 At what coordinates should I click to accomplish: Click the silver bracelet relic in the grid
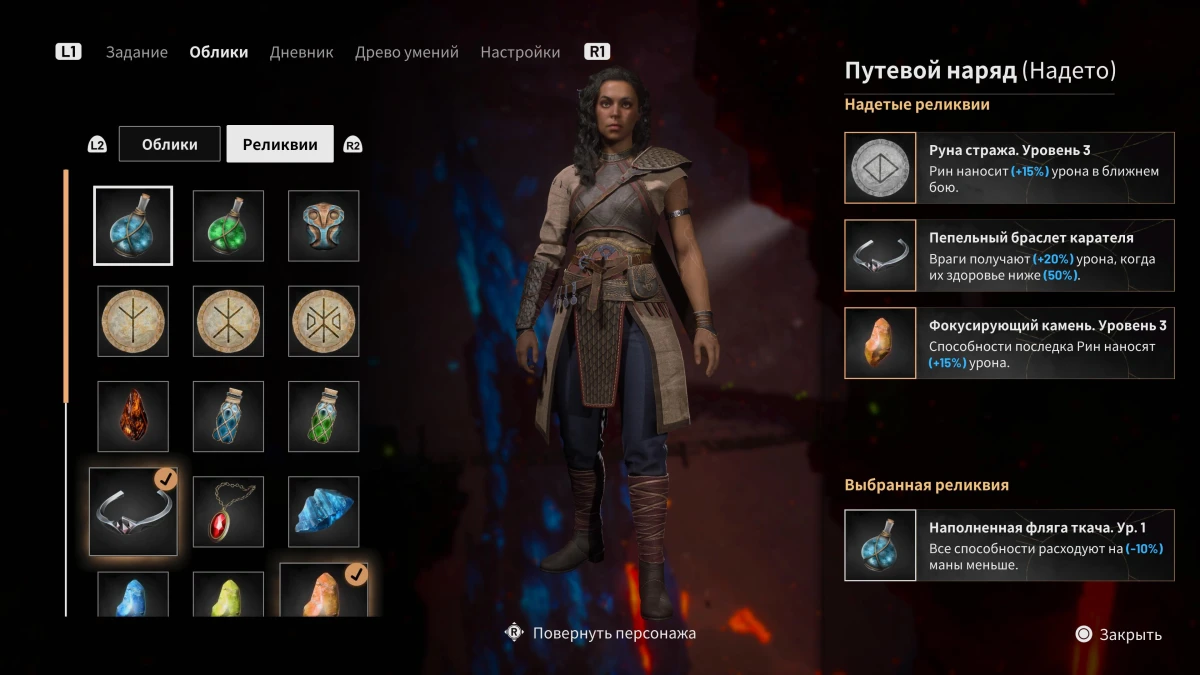[x=133, y=511]
